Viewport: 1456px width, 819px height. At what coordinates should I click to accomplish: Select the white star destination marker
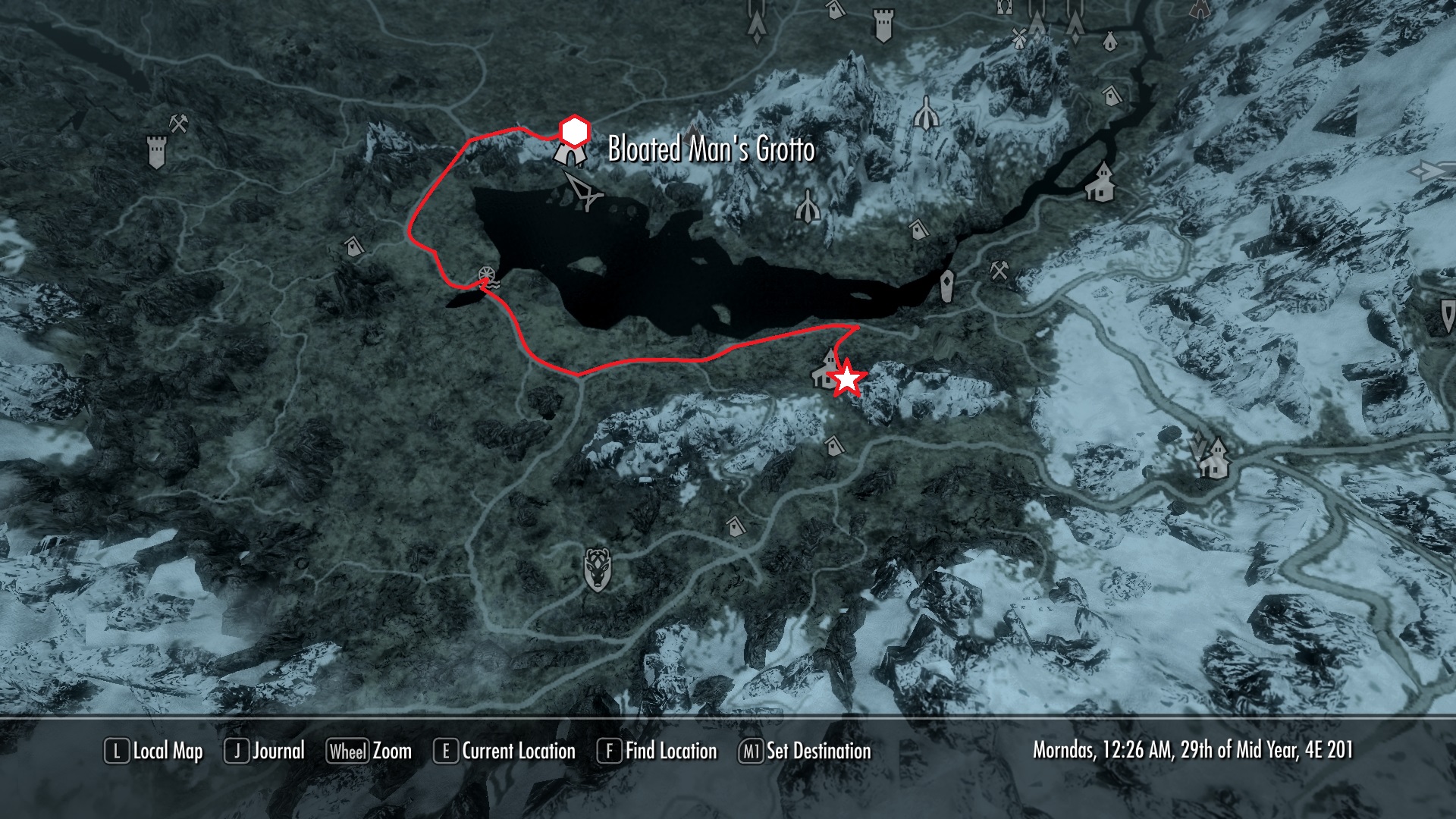(x=846, y=378)
